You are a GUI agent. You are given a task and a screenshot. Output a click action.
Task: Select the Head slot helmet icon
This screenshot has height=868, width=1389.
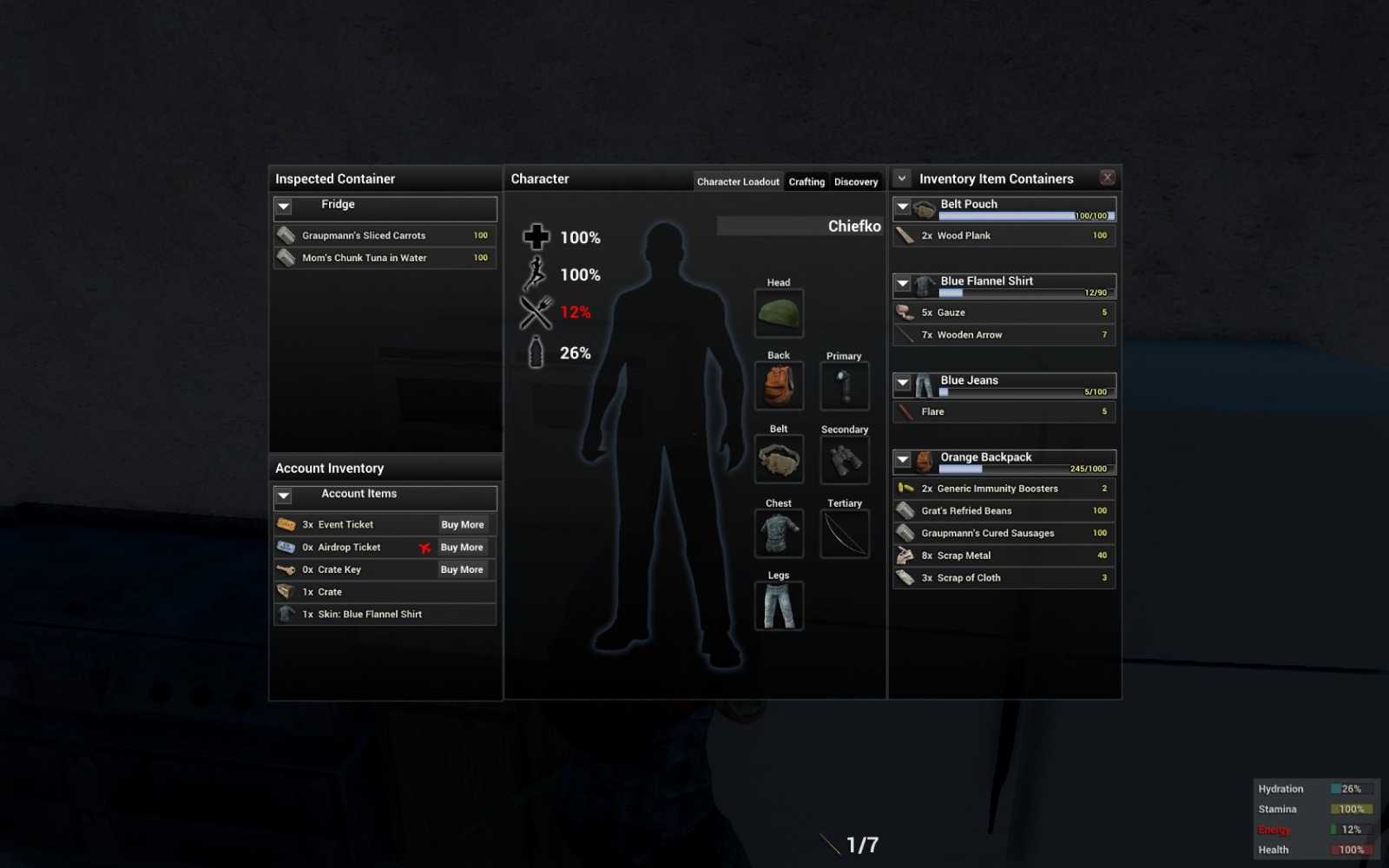pyautogui.click(x=778, y=312)
